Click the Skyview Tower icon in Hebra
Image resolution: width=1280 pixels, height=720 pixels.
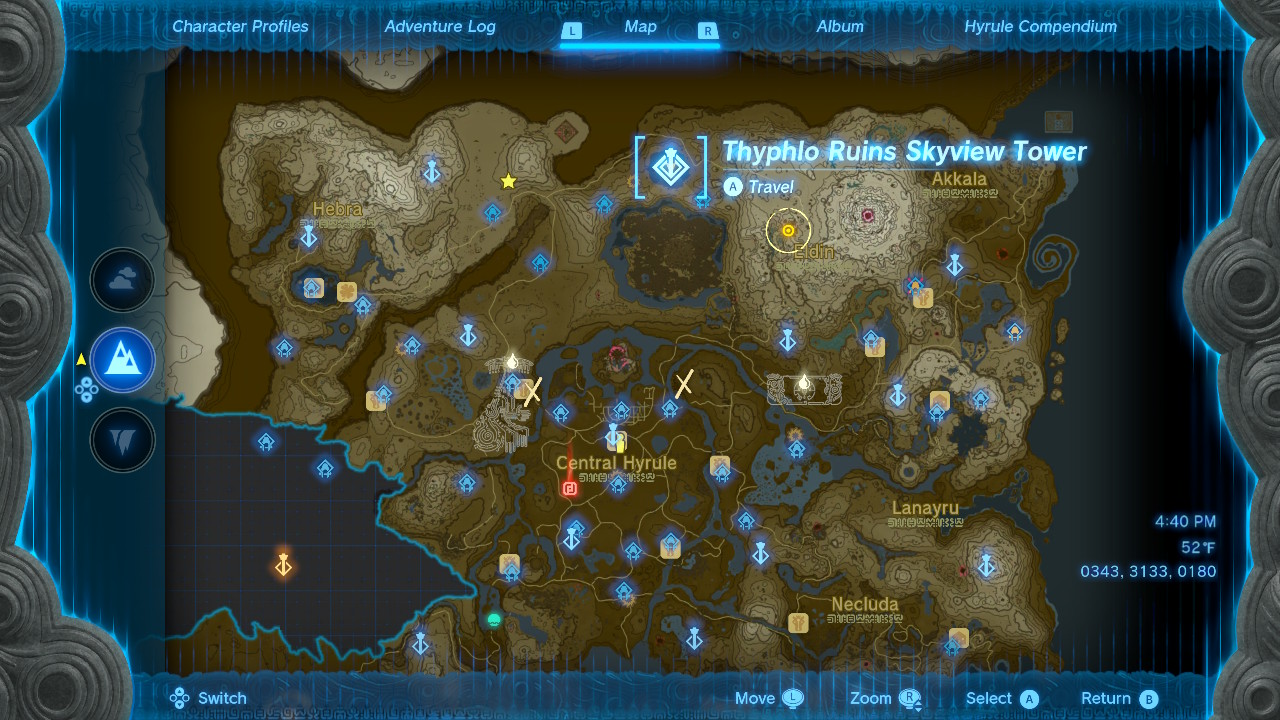[307, 238]
